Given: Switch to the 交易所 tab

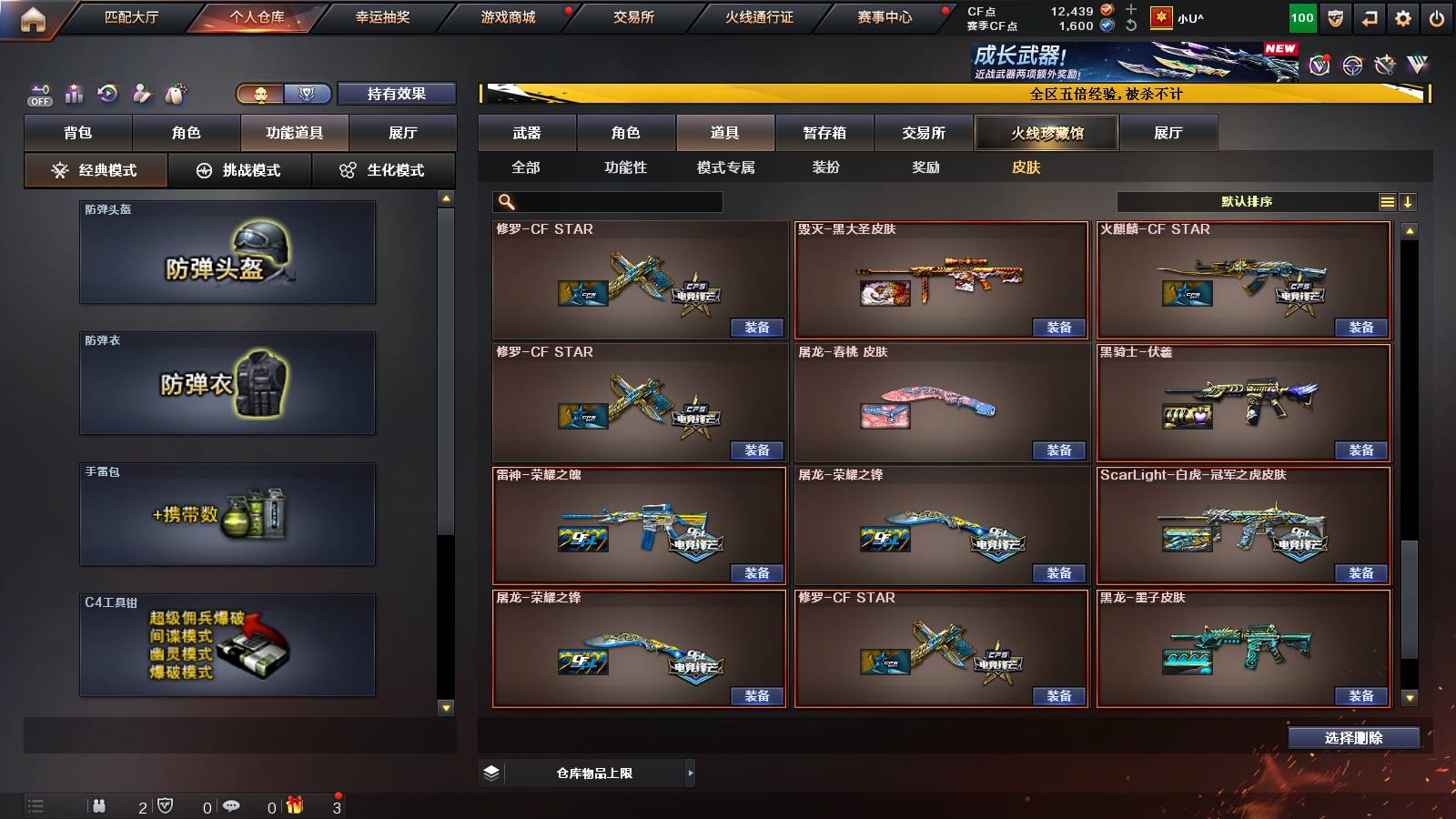Looking at the screenshot, I should (x=921, y=133).
